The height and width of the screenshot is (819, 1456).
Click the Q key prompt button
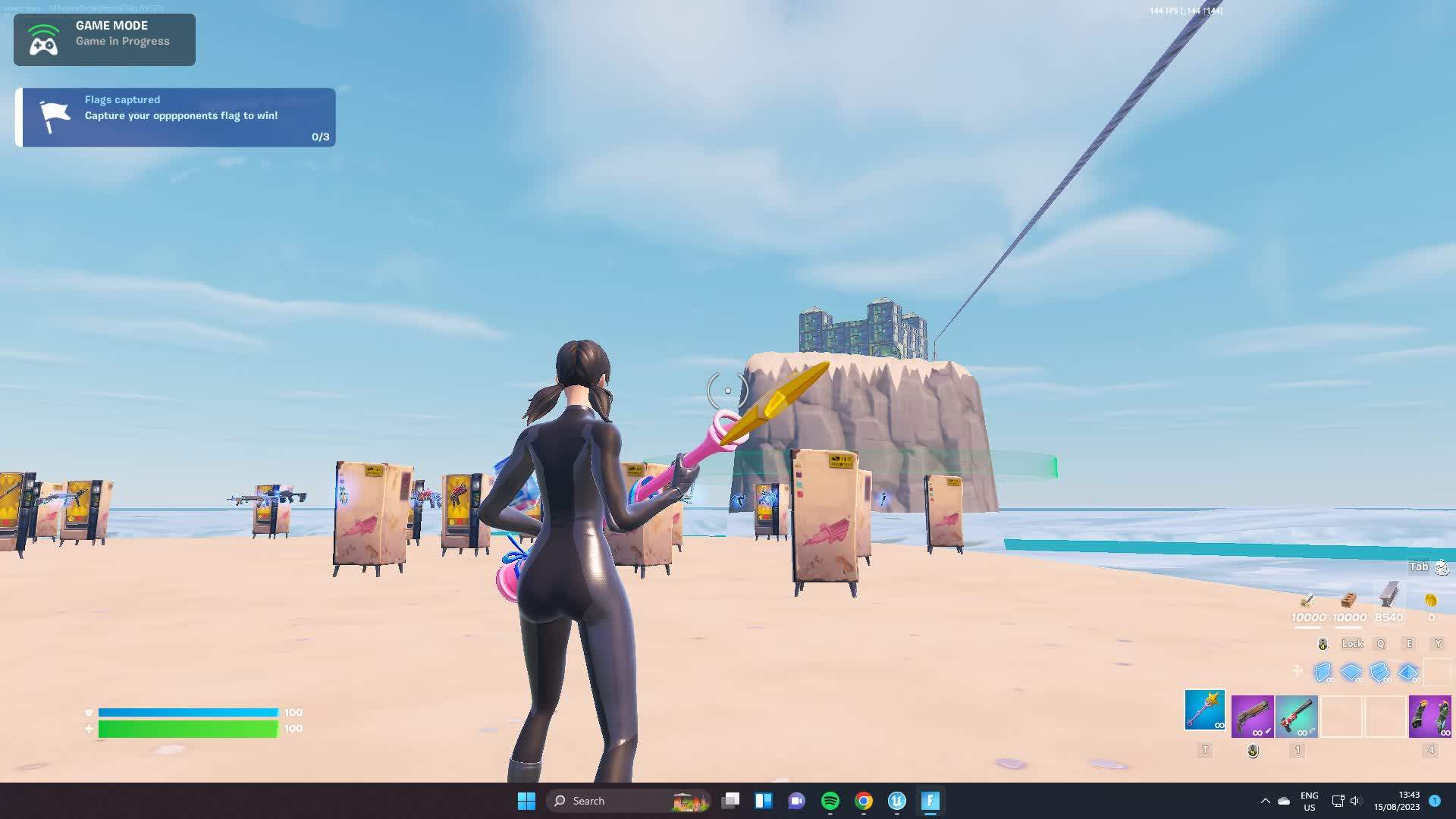pyautogui.click(x=1381, y=643)
